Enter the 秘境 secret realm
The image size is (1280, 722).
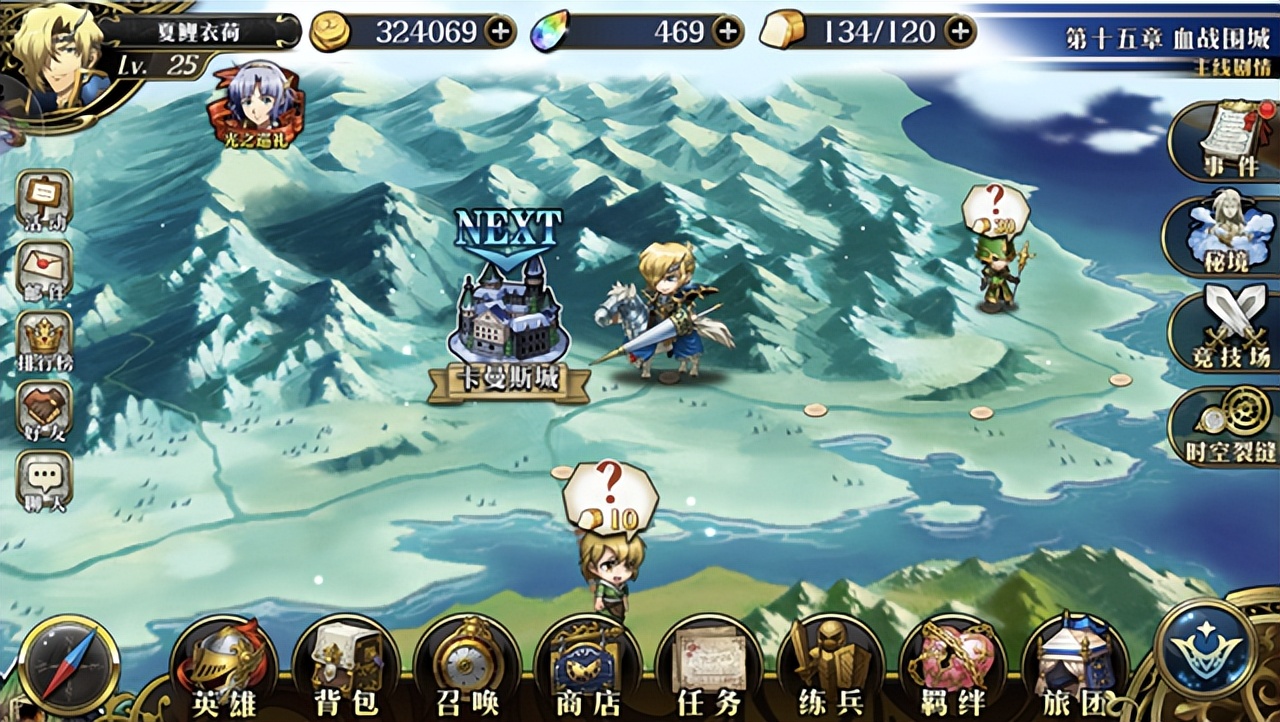click(1223, 237)
